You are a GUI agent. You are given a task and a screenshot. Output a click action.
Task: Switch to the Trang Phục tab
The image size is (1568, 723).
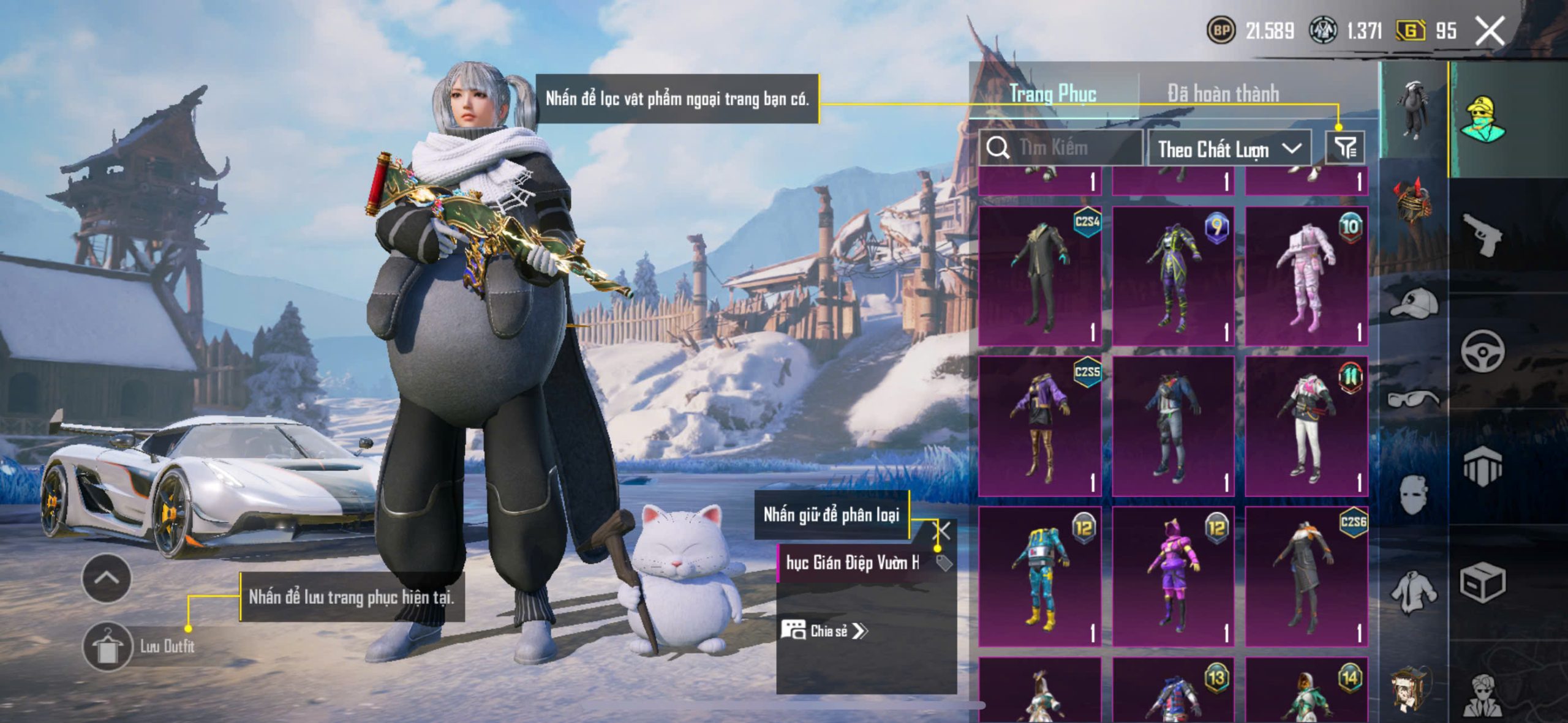click(x=1052, y=94)
